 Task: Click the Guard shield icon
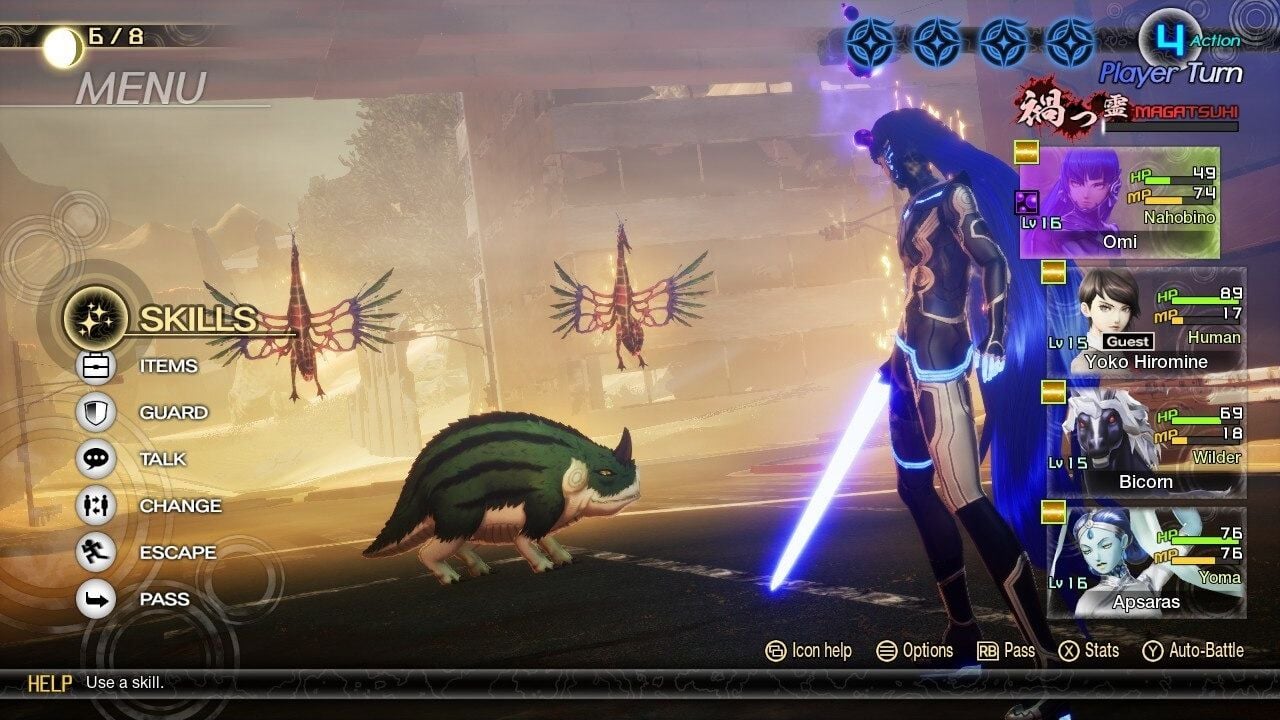pyautogui.click(x=95, y=412)
